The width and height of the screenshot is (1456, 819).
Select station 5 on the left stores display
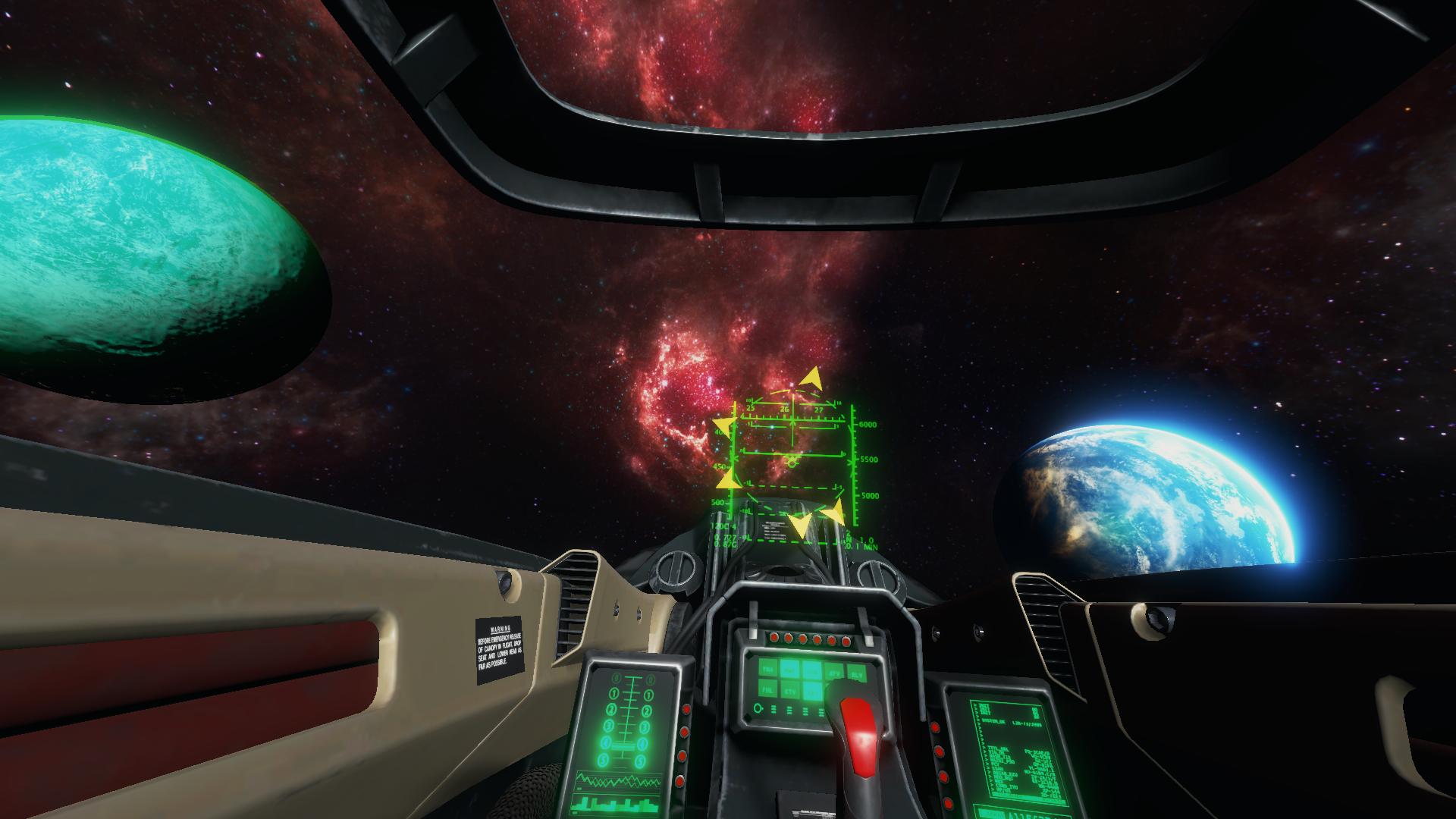click(602, 759)
